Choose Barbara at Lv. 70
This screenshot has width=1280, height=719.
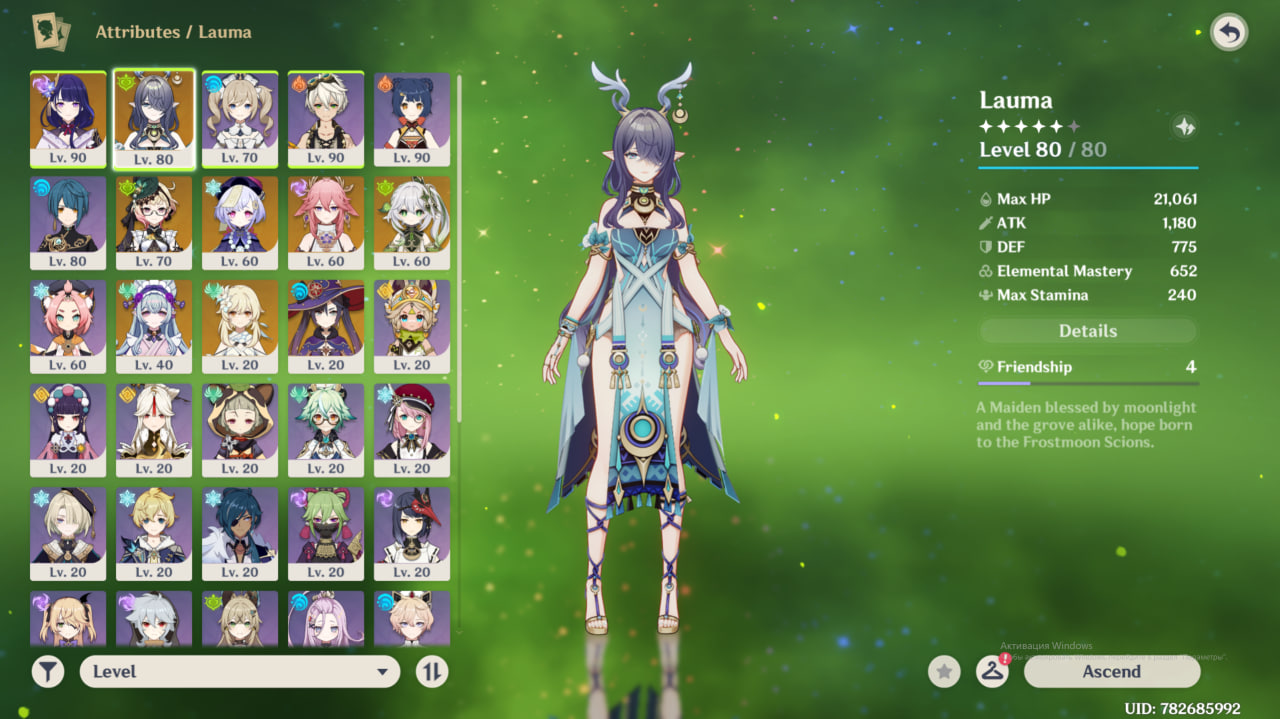point(240,118)
